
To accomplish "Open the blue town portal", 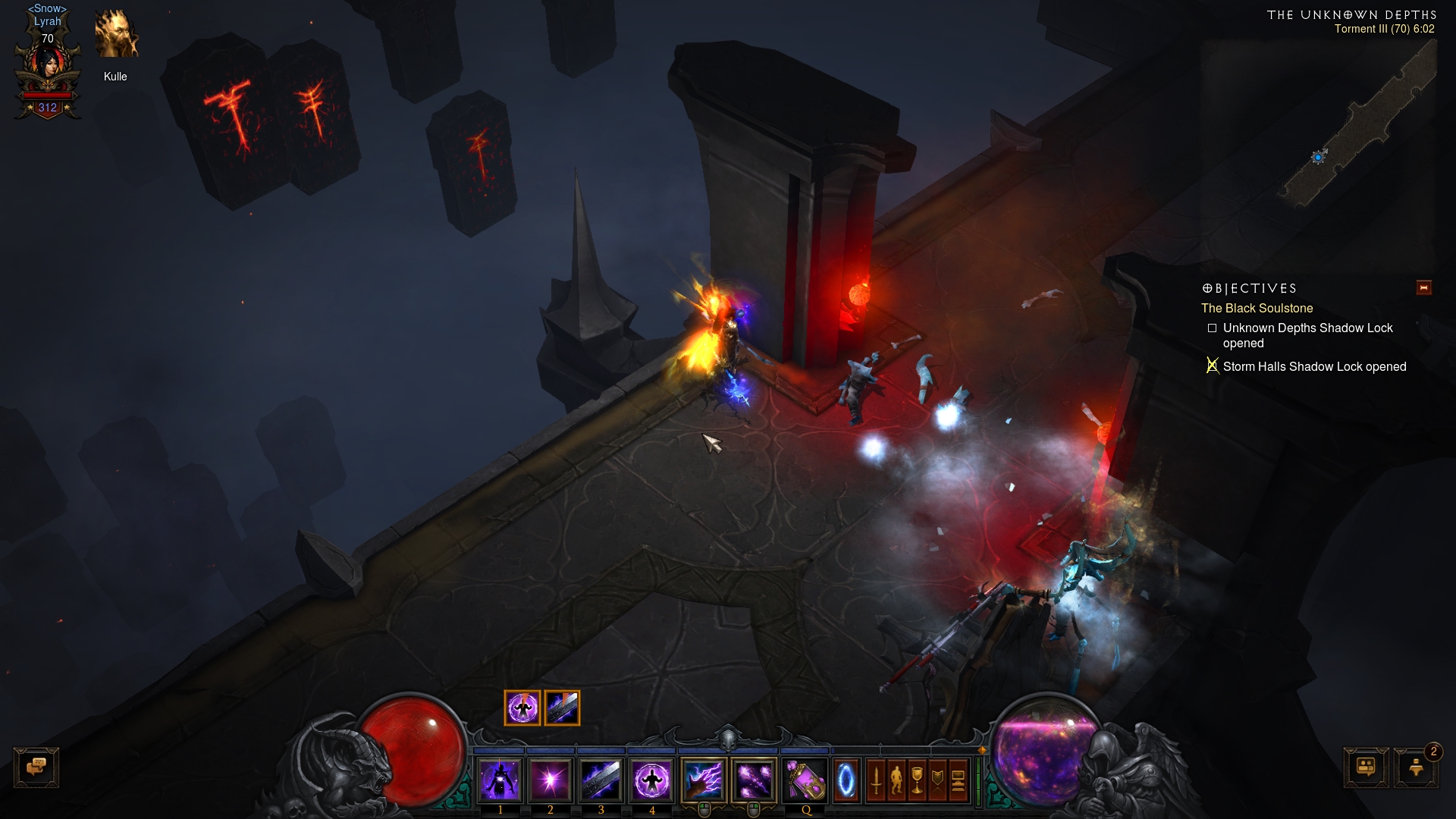I will coord(846,780).
